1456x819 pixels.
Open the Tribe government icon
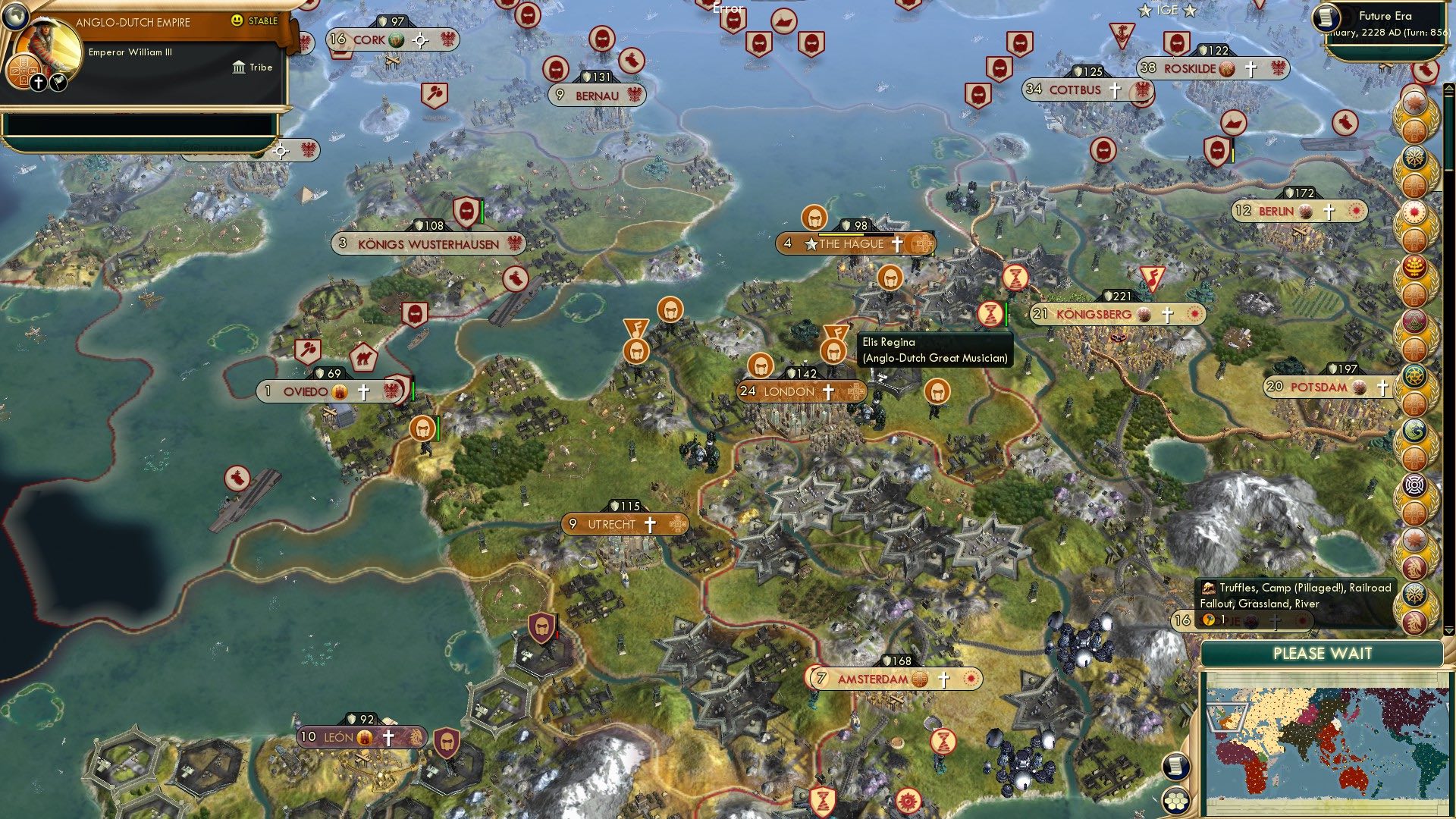coord(239,67)
